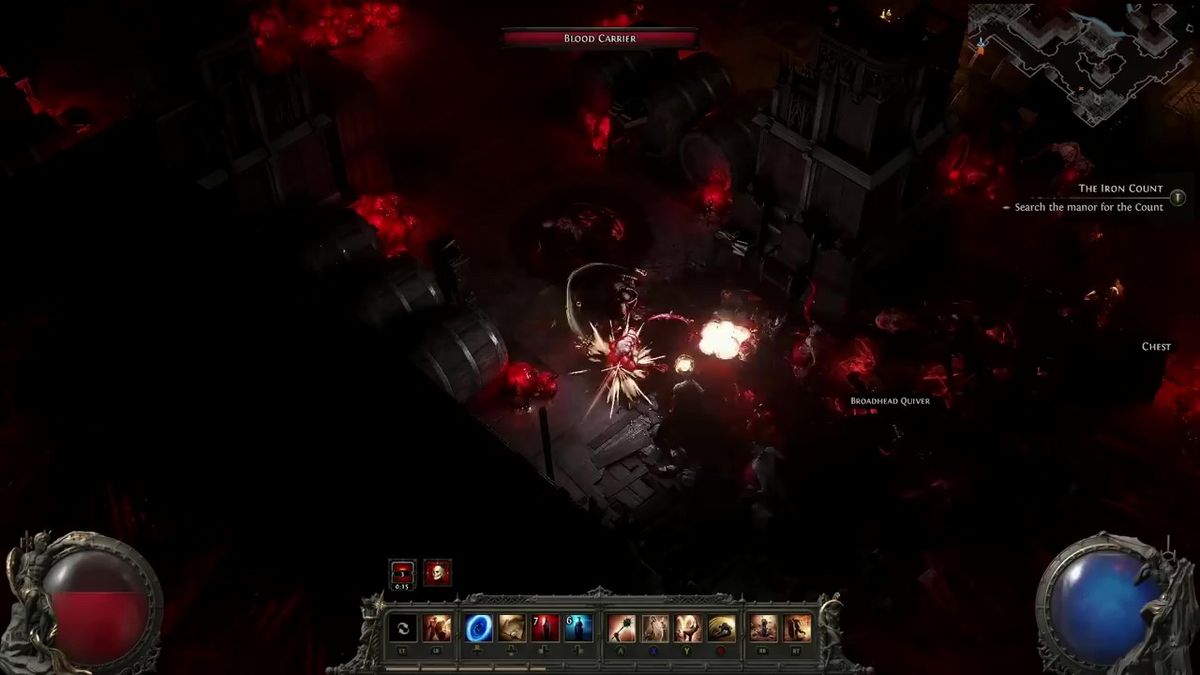Pick up the Broadhead Quiver label
This screenshot has width=1200, height=675.
pyautogui.click(x=887, y=401)
